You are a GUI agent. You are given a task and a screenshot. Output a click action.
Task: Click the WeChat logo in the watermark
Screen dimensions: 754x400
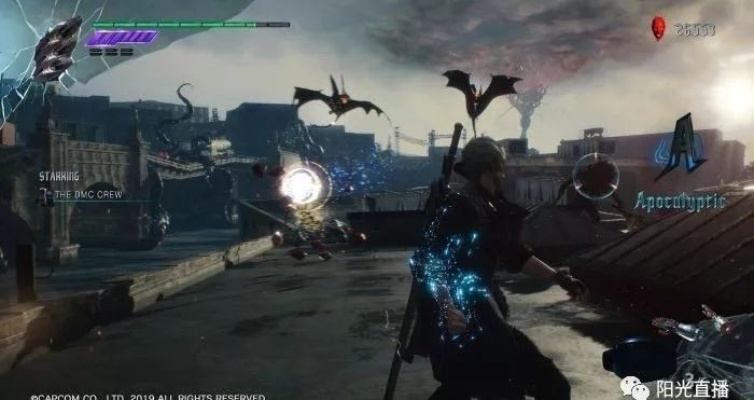tap(633, 385)
